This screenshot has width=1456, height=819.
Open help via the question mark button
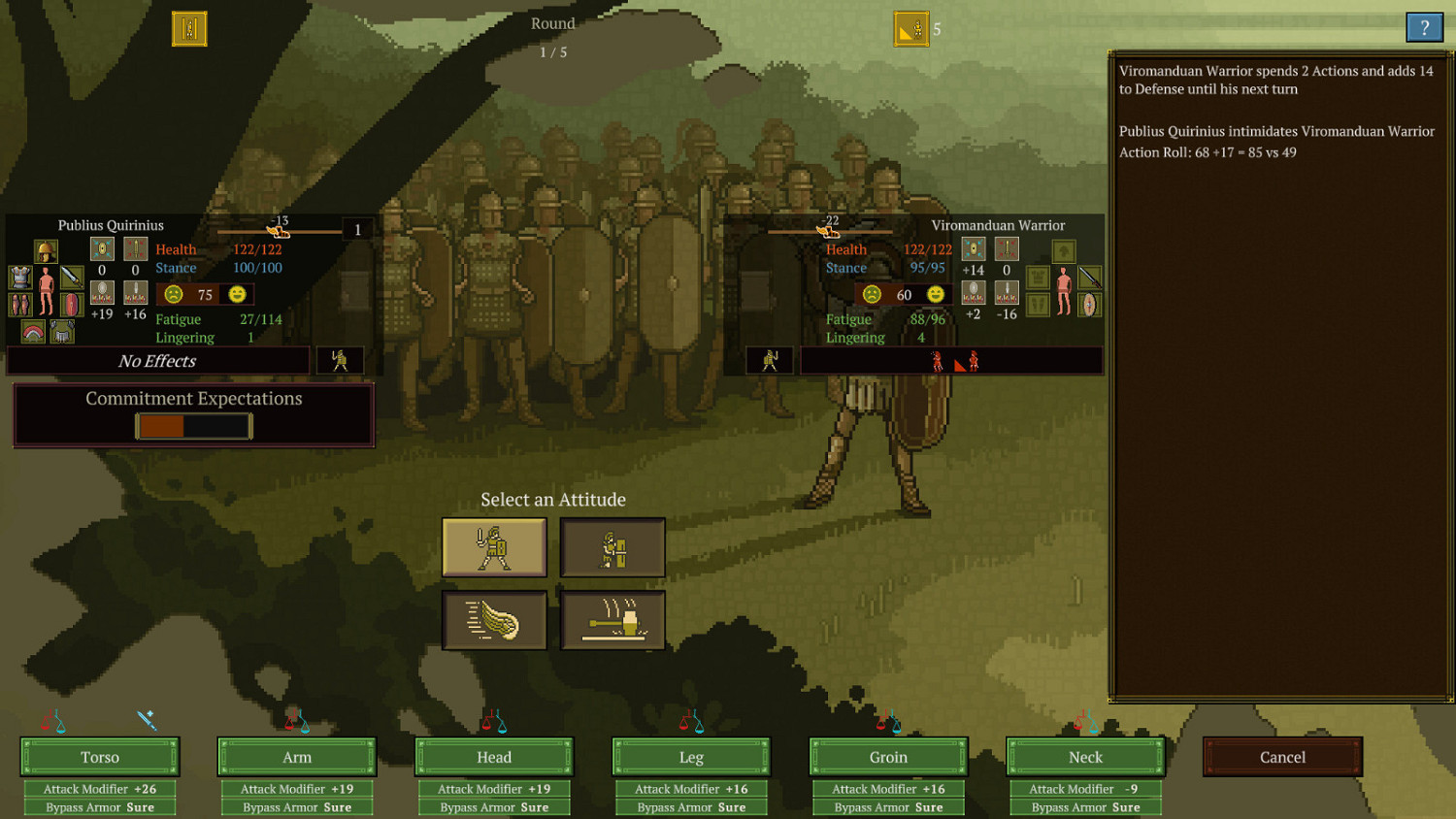1425,26
